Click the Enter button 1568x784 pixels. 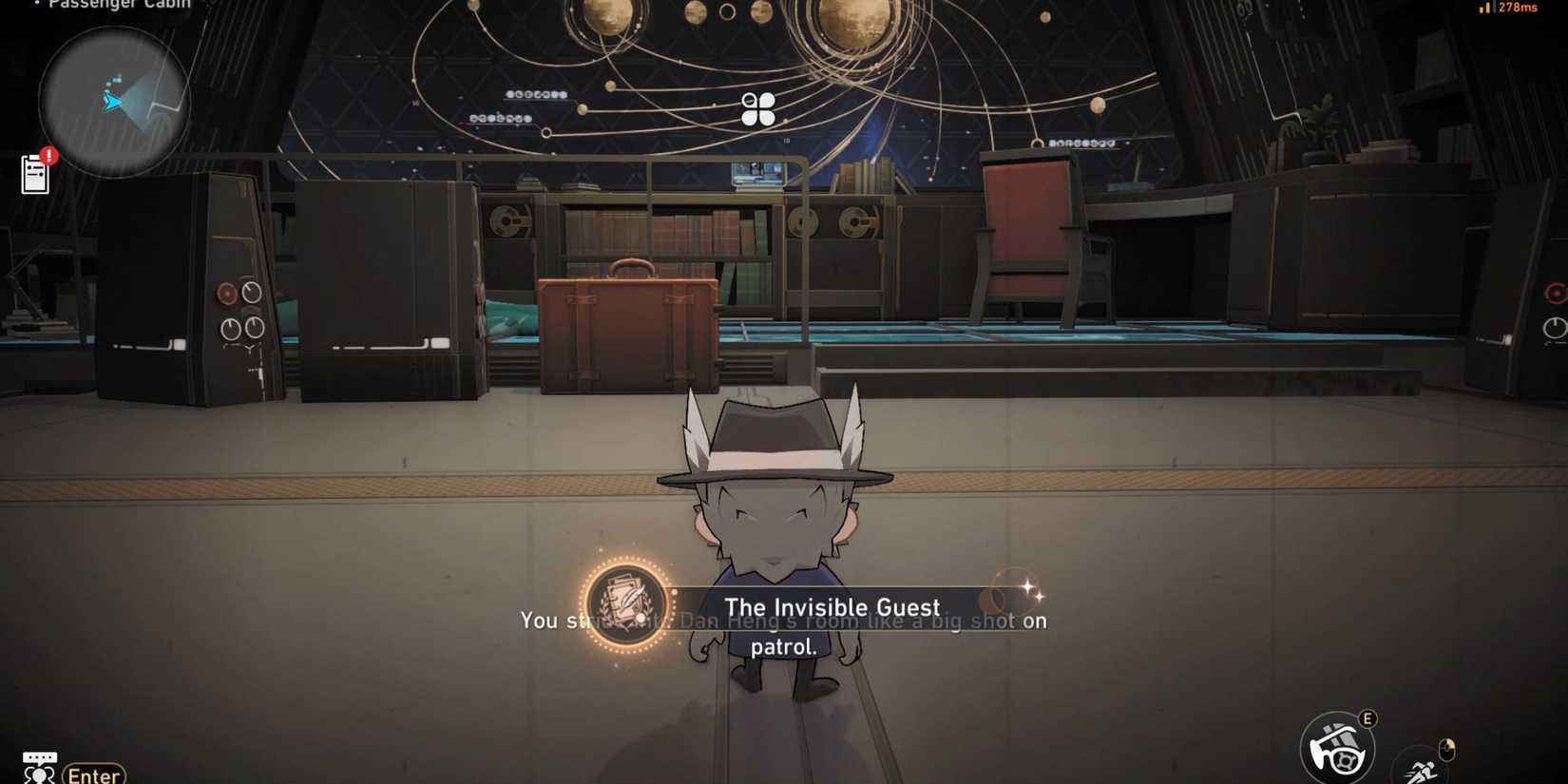(94, 774)
